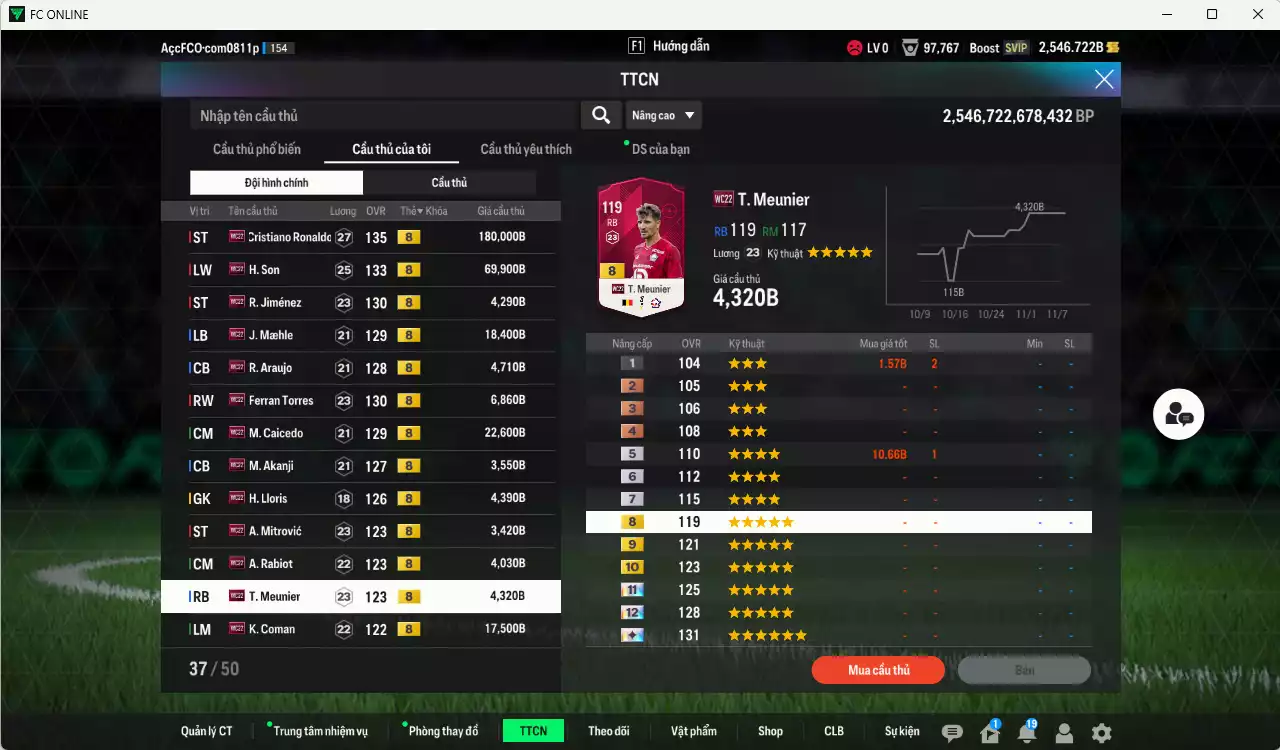Toggle the Đội hình chính view

click(x=276, y=182)
